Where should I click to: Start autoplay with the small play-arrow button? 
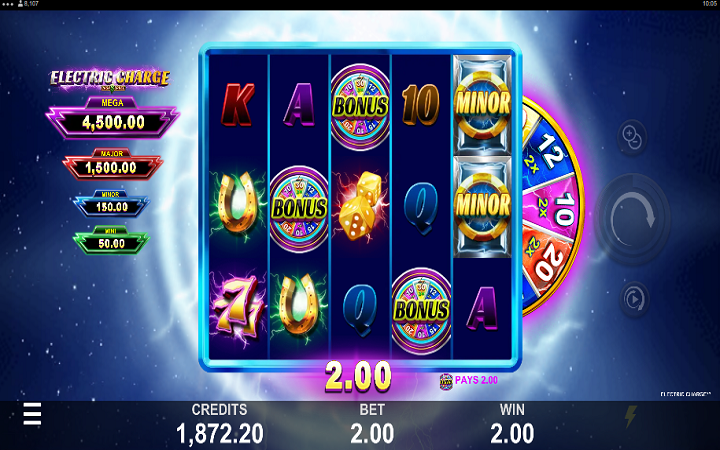coord(633,298)
